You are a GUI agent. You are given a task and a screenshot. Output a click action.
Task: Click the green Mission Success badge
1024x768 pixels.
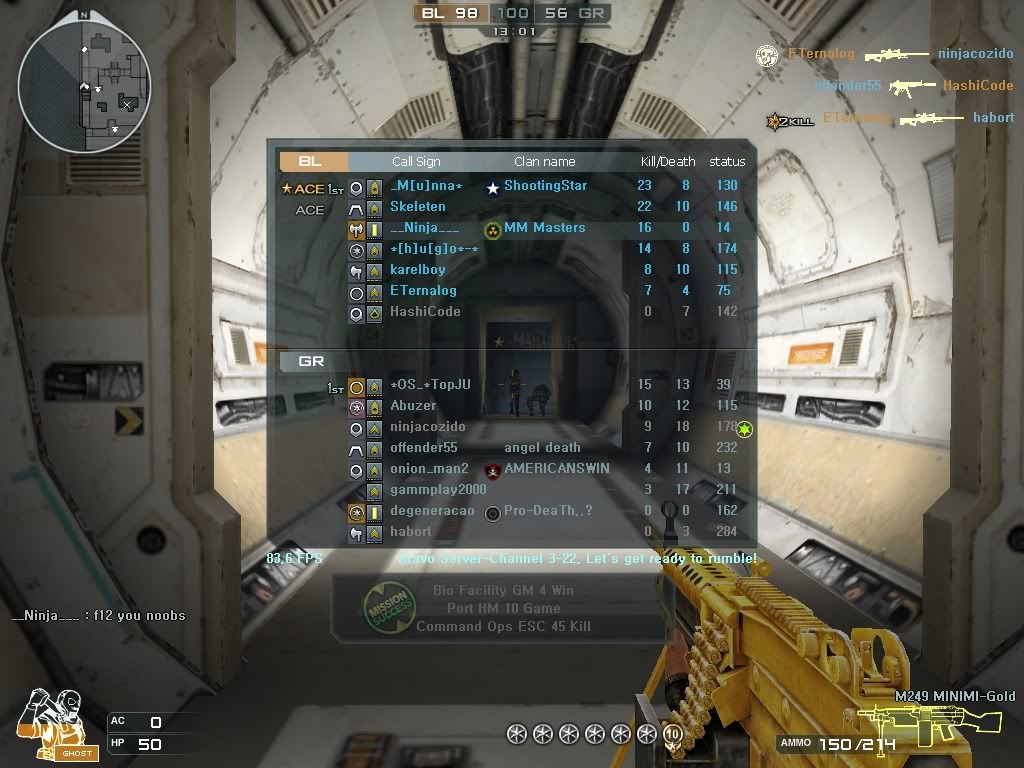coord(387,606)
